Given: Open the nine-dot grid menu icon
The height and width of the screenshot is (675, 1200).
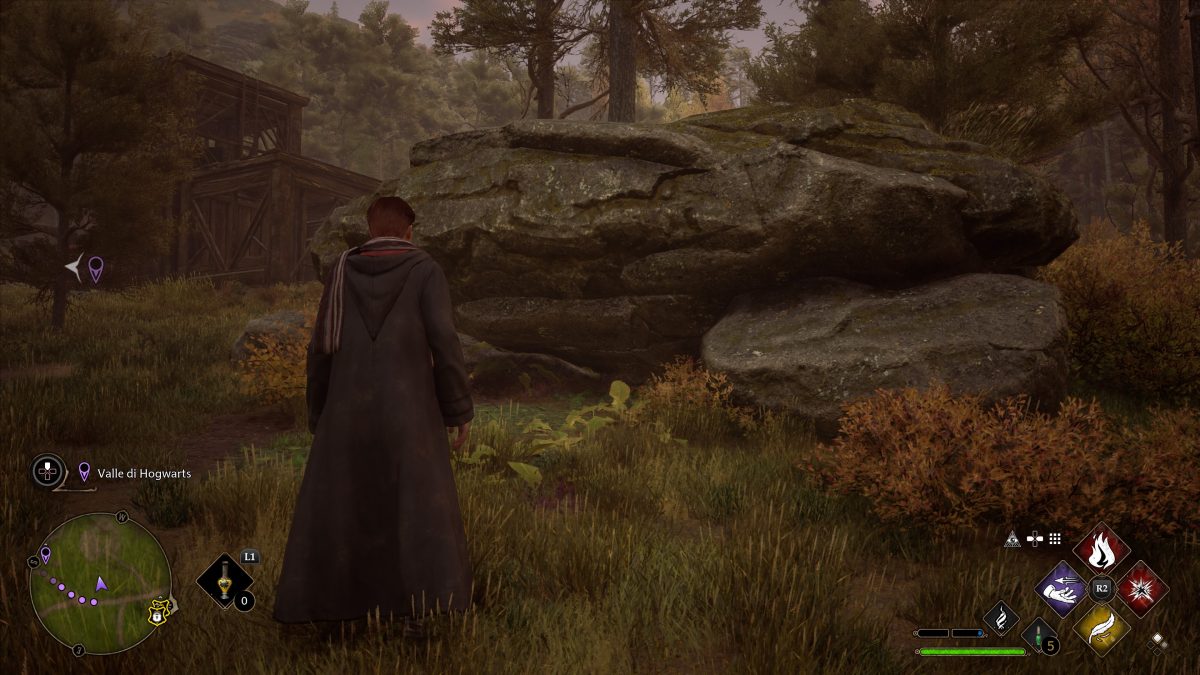Looking at the screenshot, I should [x=1054, y=538].
